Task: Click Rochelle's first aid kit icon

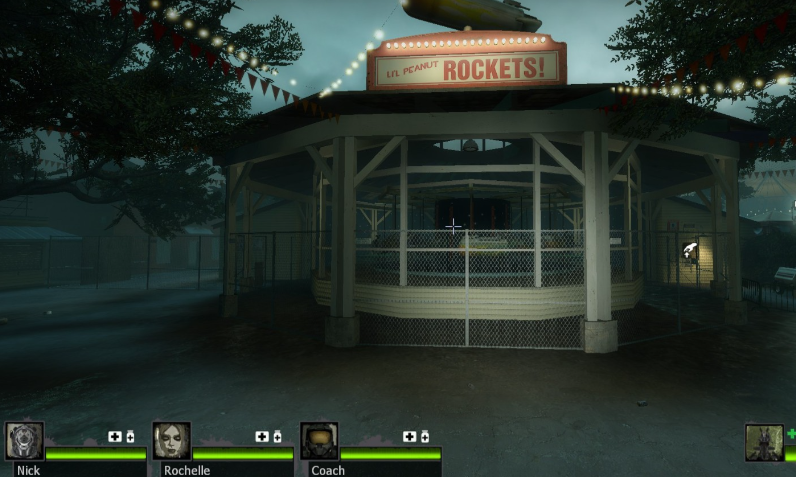Action: coord(261,436)
